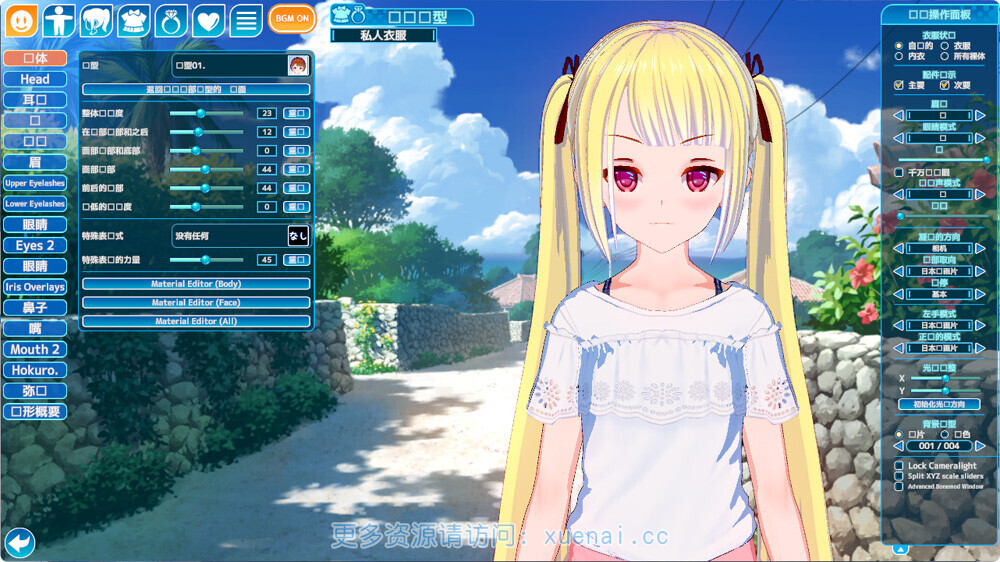Image resolution: width=1000 pixels, height=562 pixels.
Task: Toggle the BGM ON button
Action: pyautogui.click(x=291, y=19)
